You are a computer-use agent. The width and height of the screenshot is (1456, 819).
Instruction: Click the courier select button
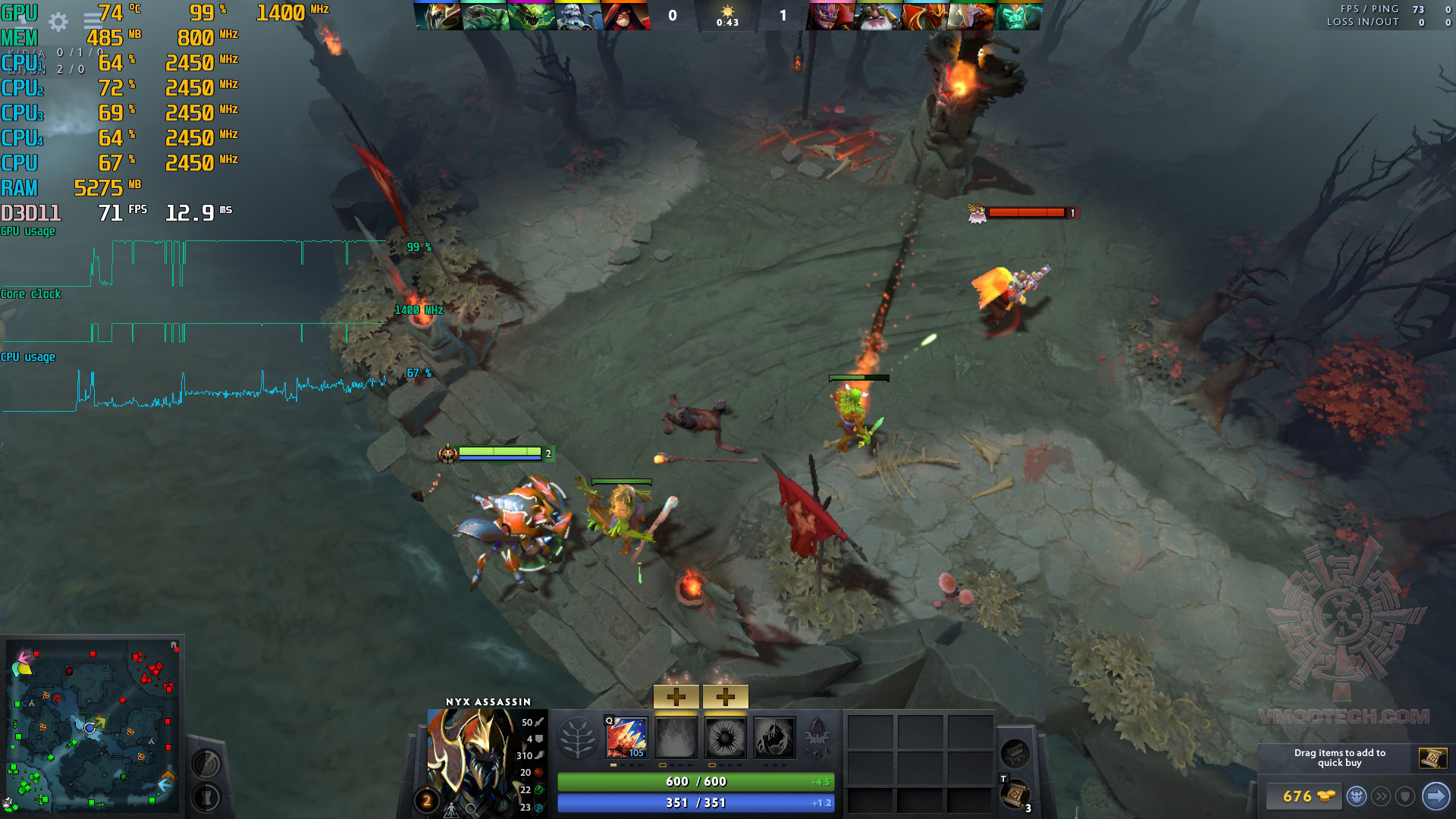(x=1357, y=796)
